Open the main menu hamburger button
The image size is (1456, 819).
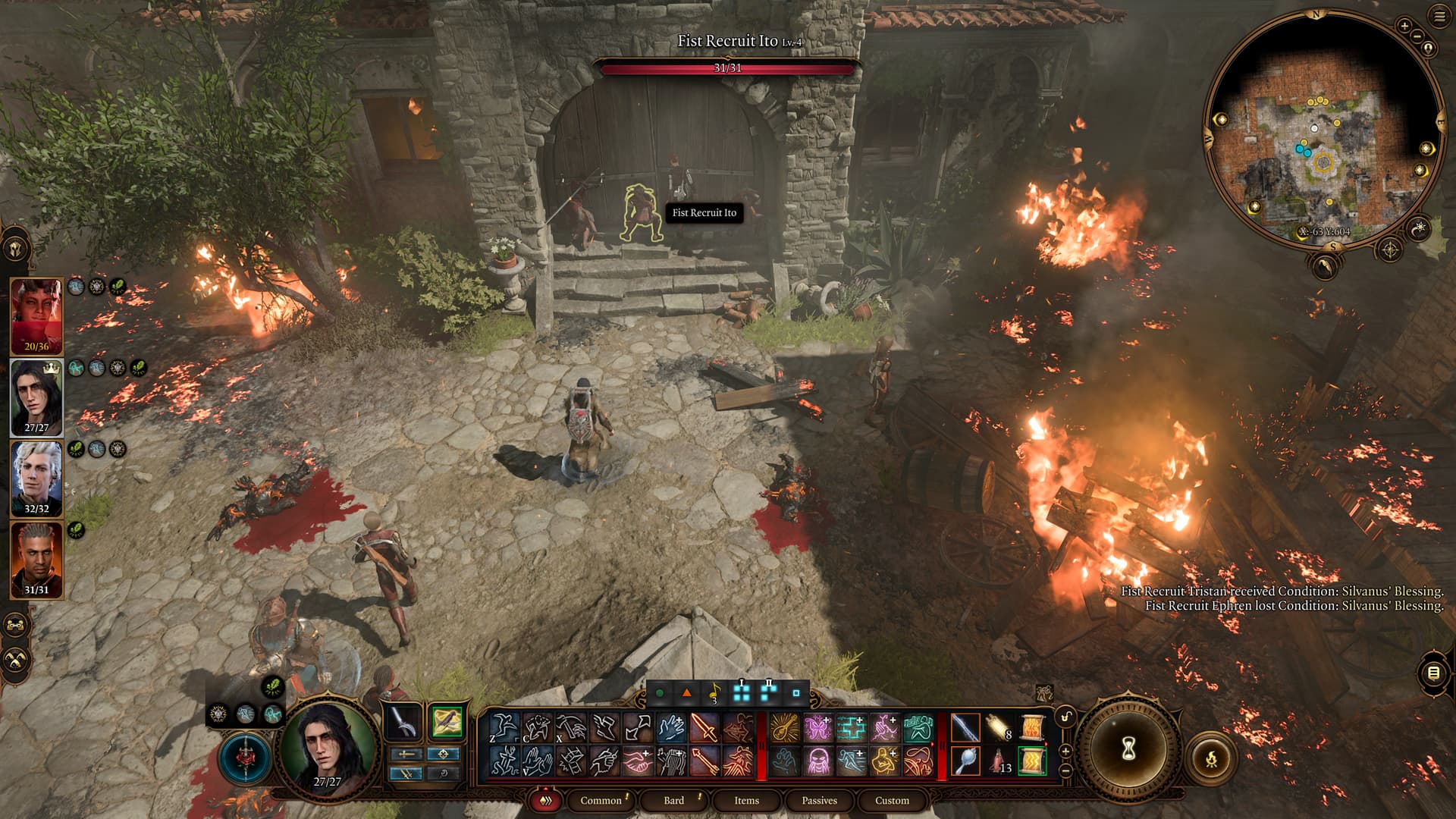point(1439,17)
